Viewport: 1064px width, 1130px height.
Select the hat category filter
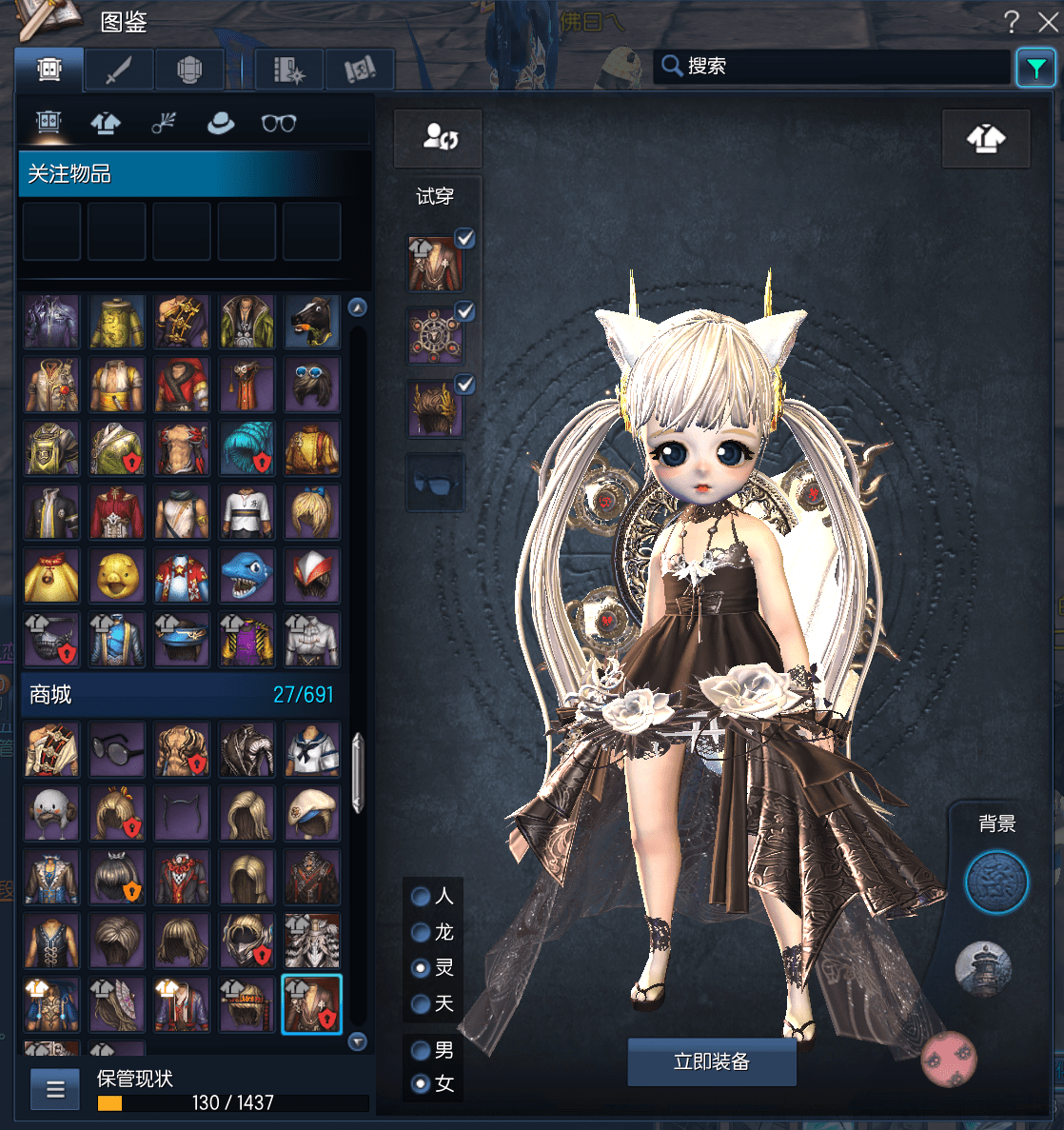click(221, 123)
